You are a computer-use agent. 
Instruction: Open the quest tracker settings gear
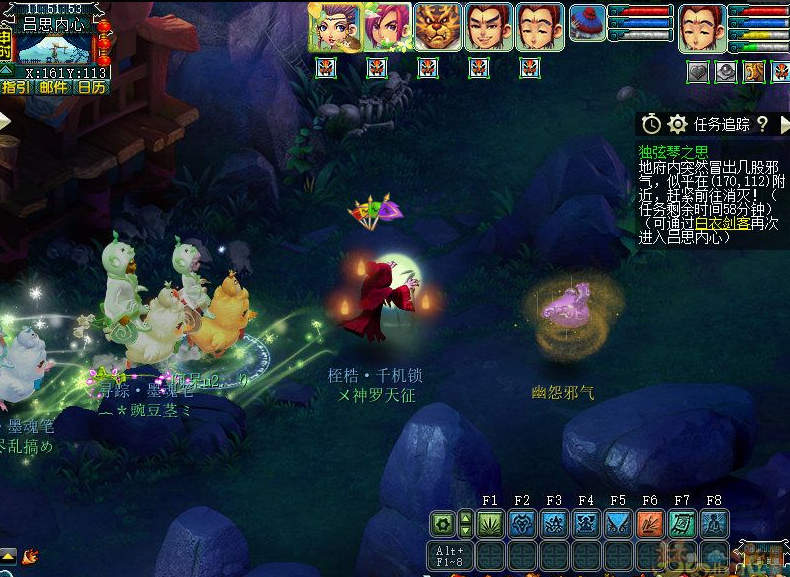click(678, 124)
